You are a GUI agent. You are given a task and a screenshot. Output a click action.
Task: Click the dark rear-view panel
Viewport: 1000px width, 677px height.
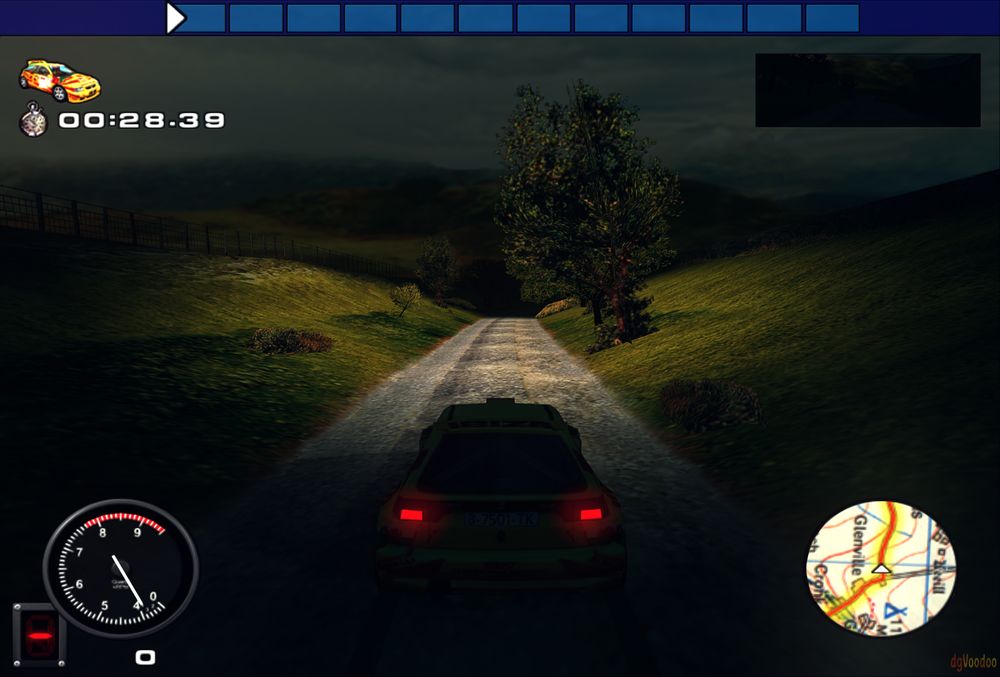[x=867, y=90]
